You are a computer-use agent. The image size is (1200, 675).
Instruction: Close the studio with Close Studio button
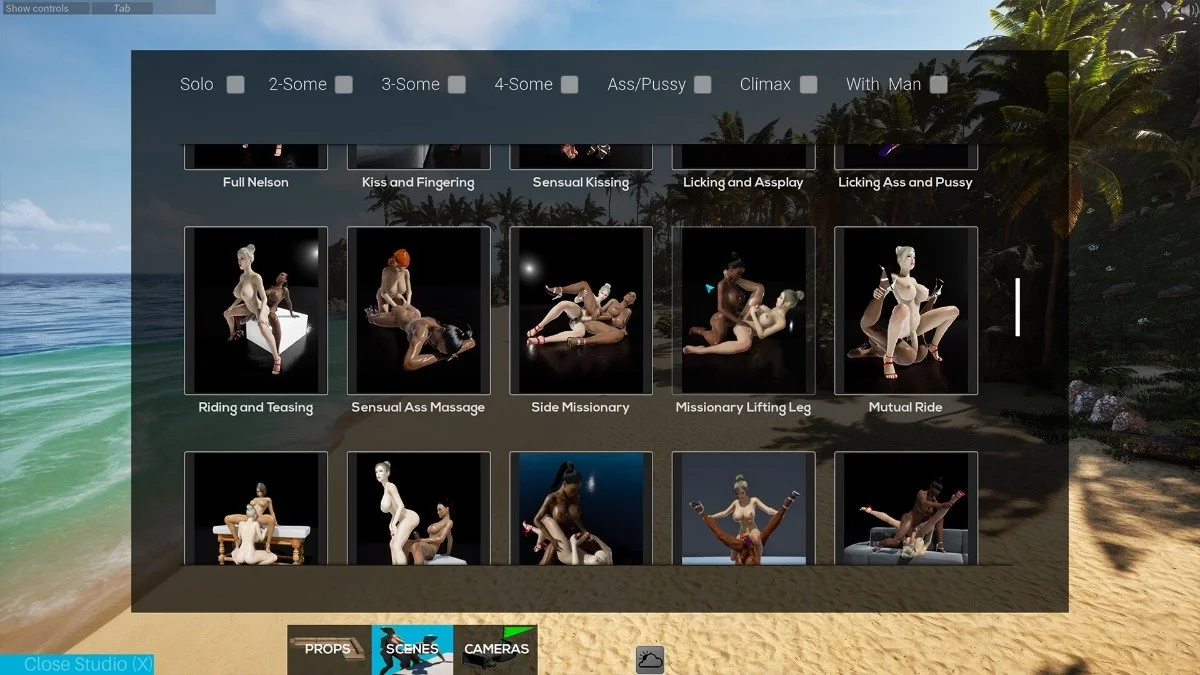point(77,664)
